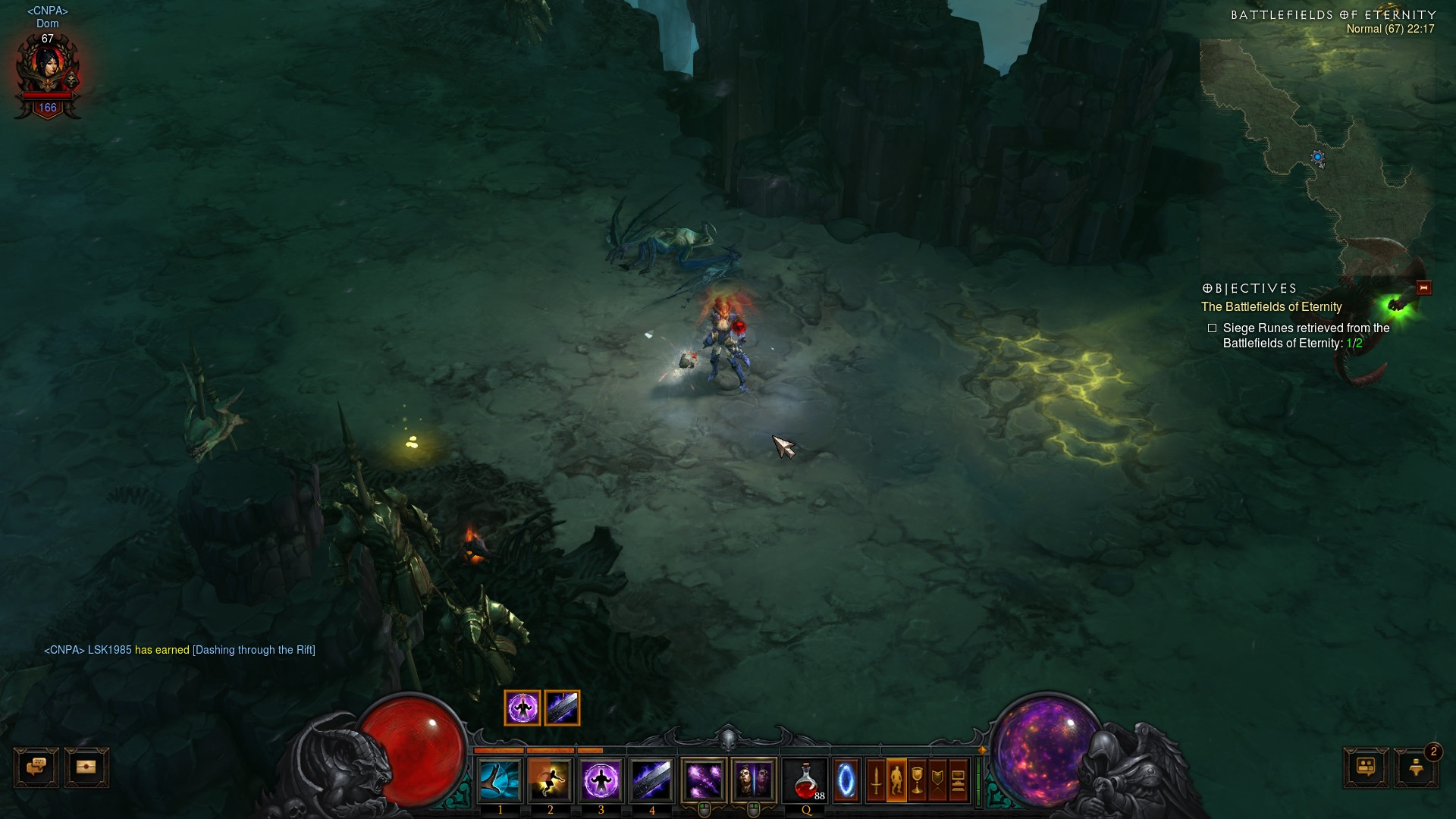Open the skills menu with the sword icon

click(x=876, y=780)
